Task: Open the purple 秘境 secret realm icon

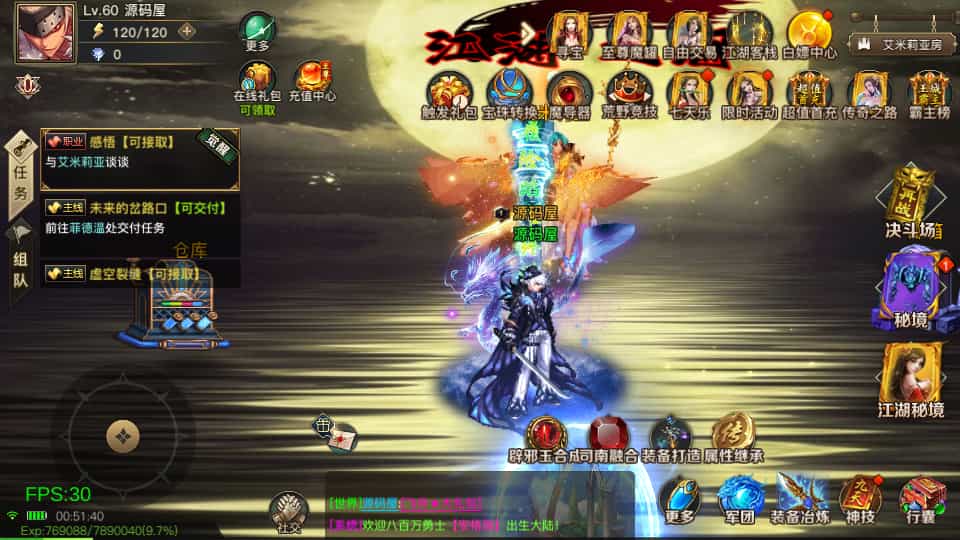Action: point(911,285)
